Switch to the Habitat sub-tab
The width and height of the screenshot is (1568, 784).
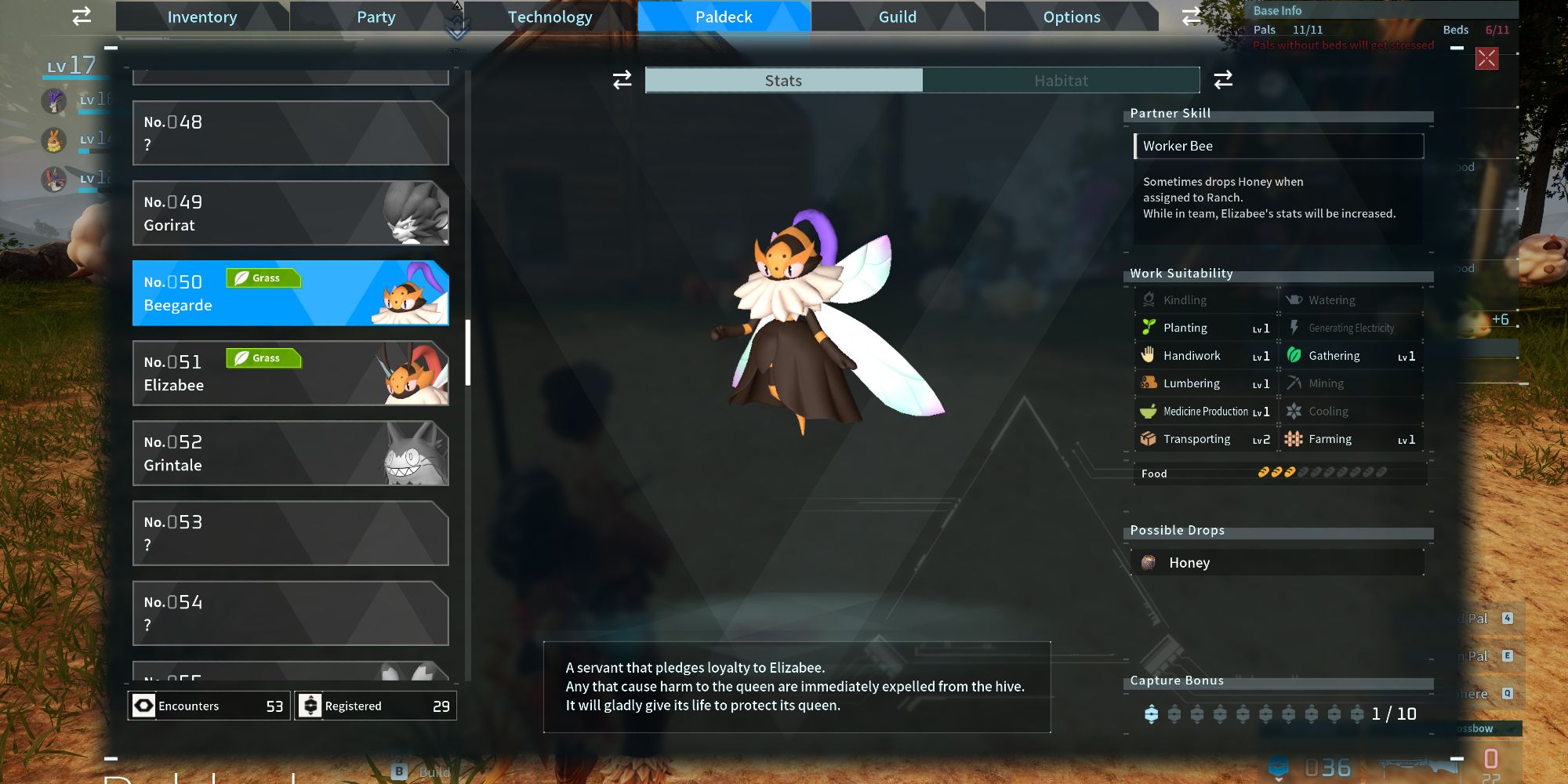(1061, 81)
